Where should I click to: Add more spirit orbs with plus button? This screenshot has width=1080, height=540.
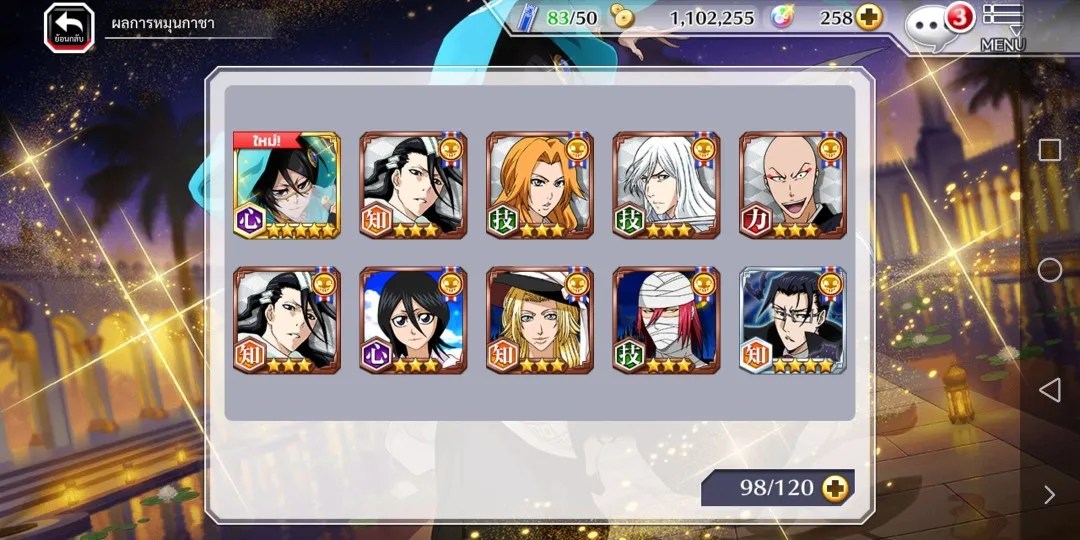[x=869, y=18]
